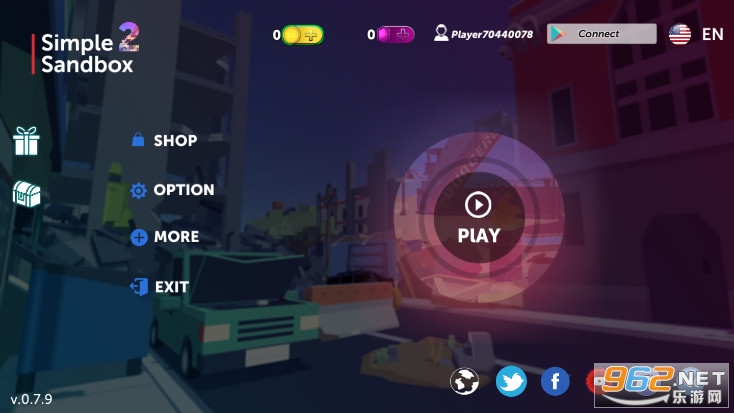Visit the Facebook page
This screenshot has width=734, height=413.
tap(555, 381)
